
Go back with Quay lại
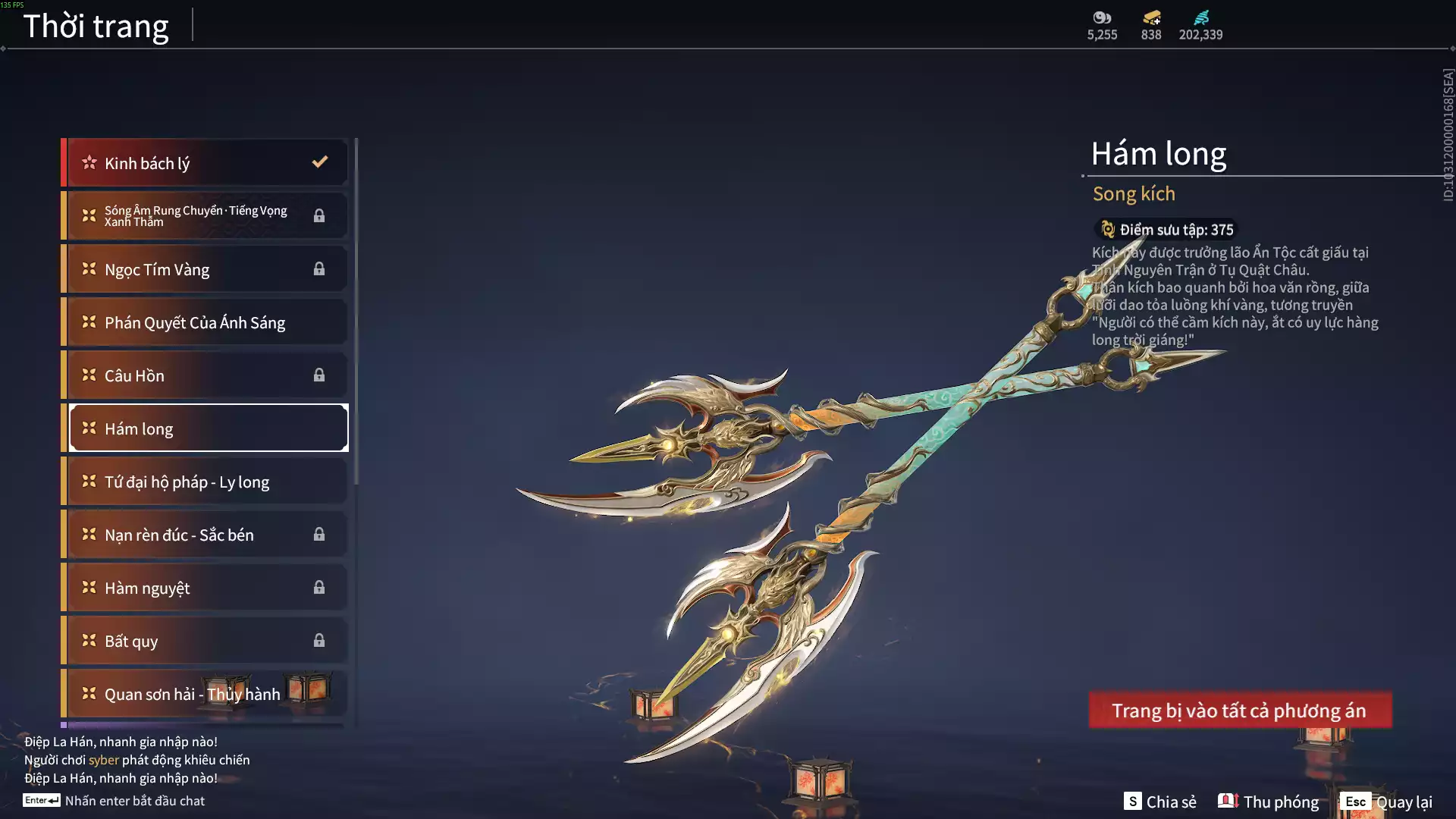(x=1386, y=802)
